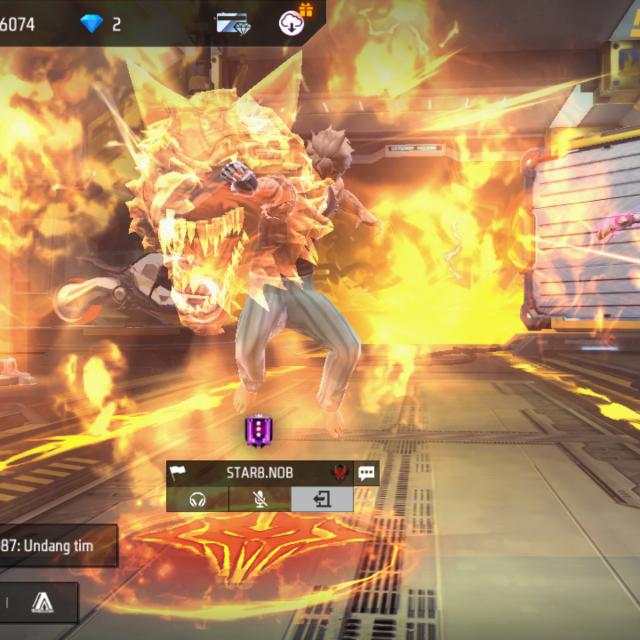Tap the red emblem next to the player name
This screenshot has height=640, width=640.
tap(339, 473)
